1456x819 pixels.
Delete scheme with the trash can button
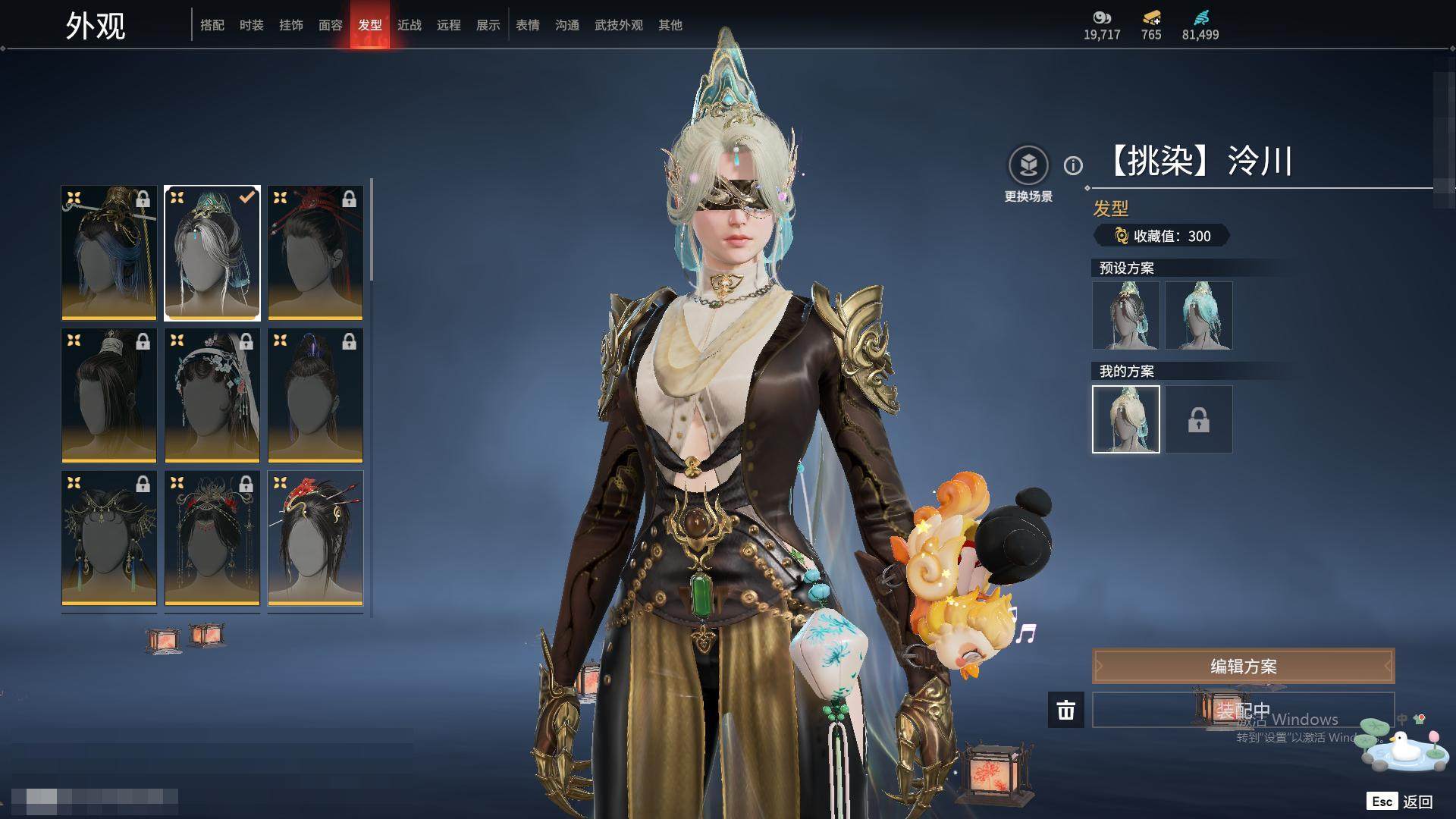point(1066,710)
